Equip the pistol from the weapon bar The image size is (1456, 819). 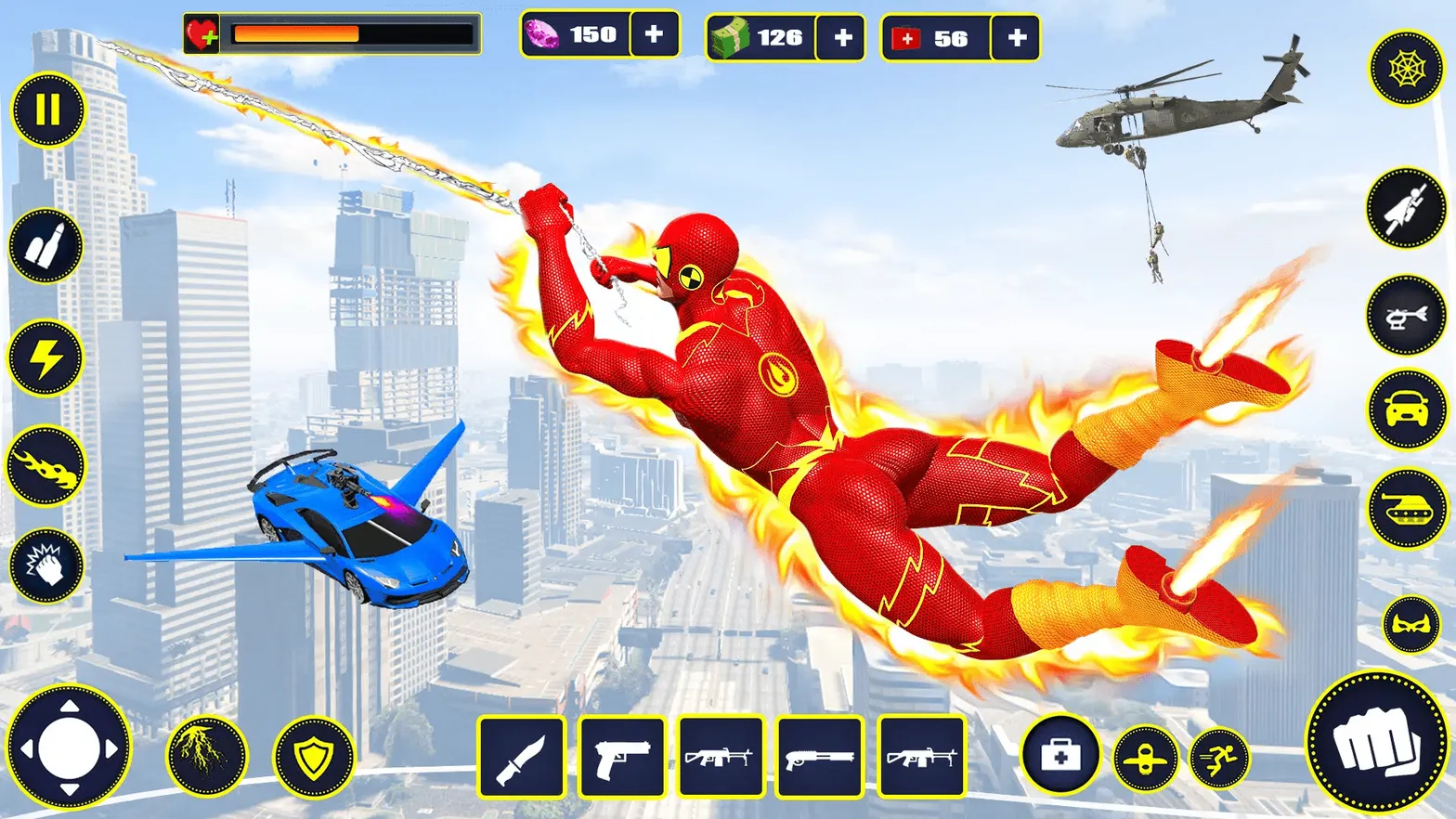pos(622,757)
